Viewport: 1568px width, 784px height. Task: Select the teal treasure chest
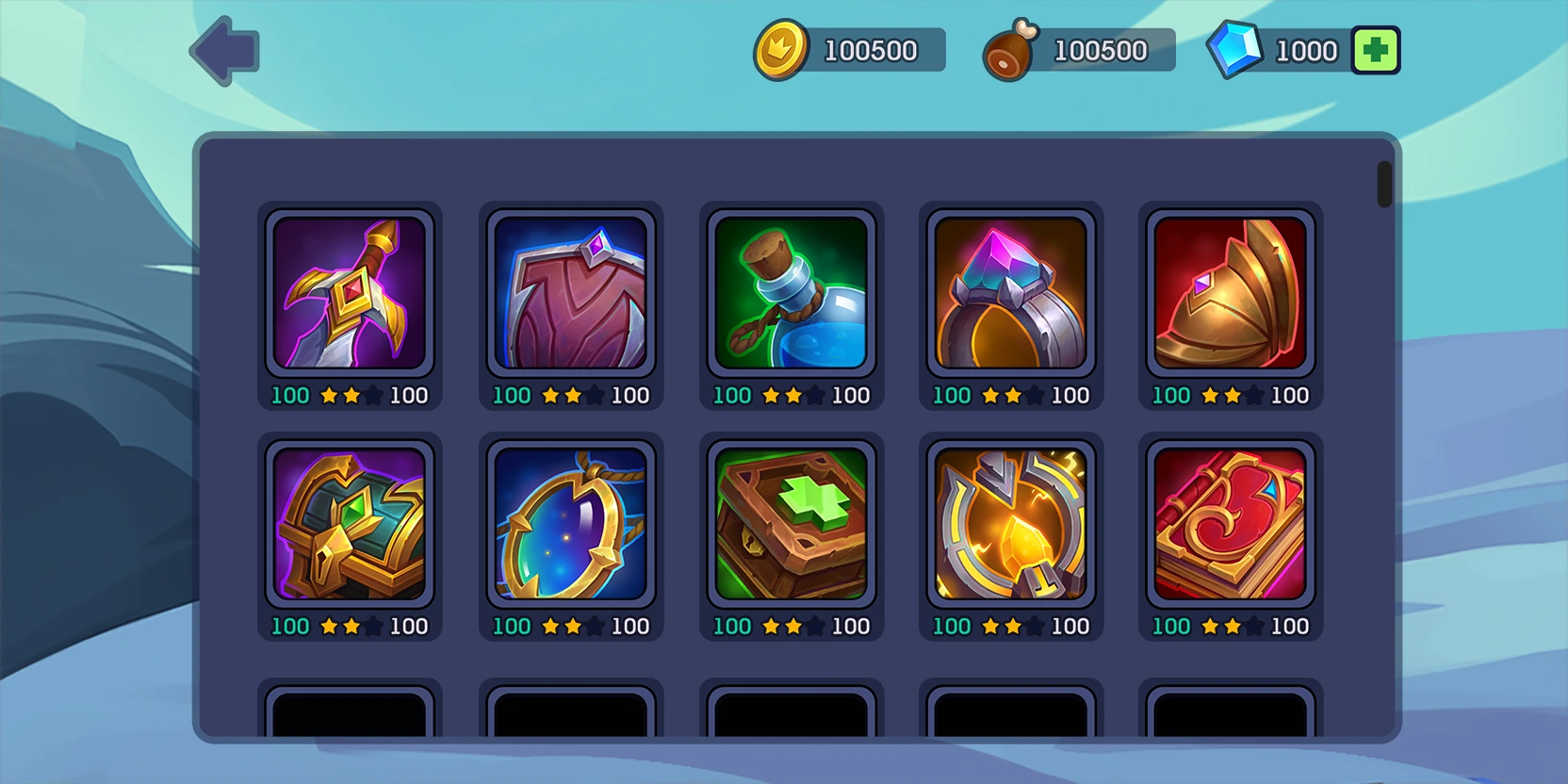pyautogui.click(x=350, y=524)
